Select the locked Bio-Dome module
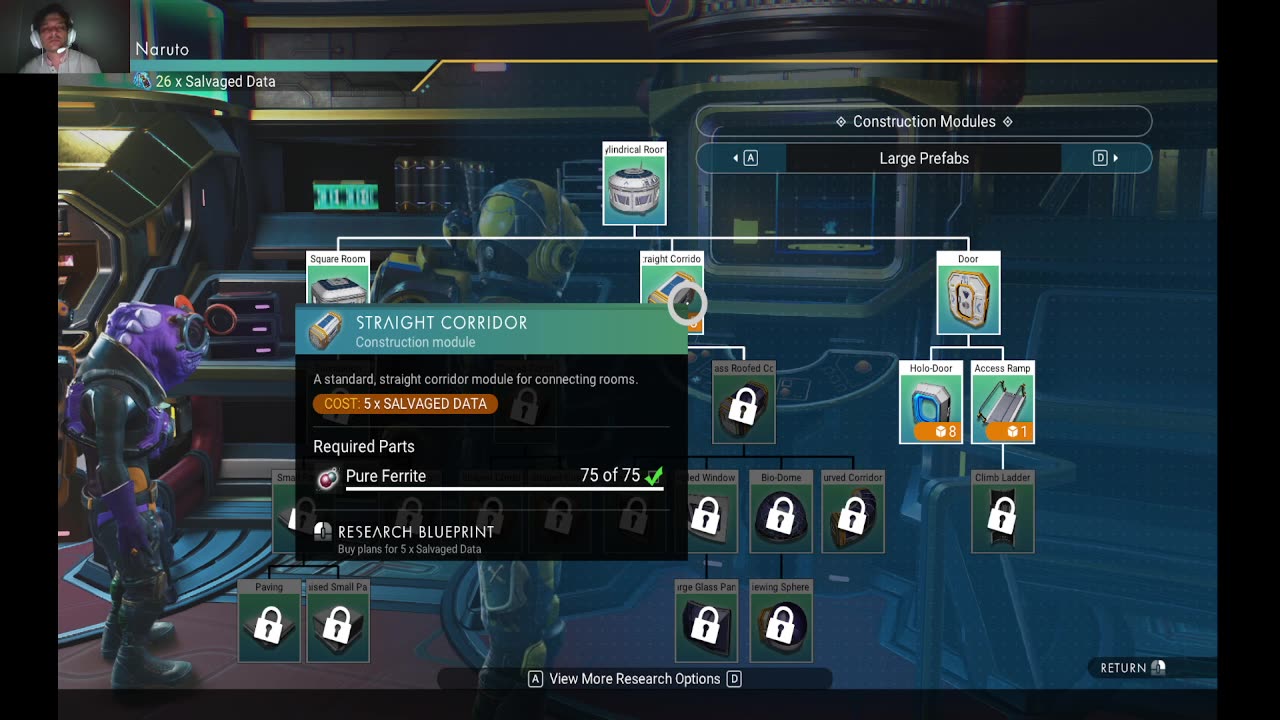1280x720 pixels. [781, 516]
